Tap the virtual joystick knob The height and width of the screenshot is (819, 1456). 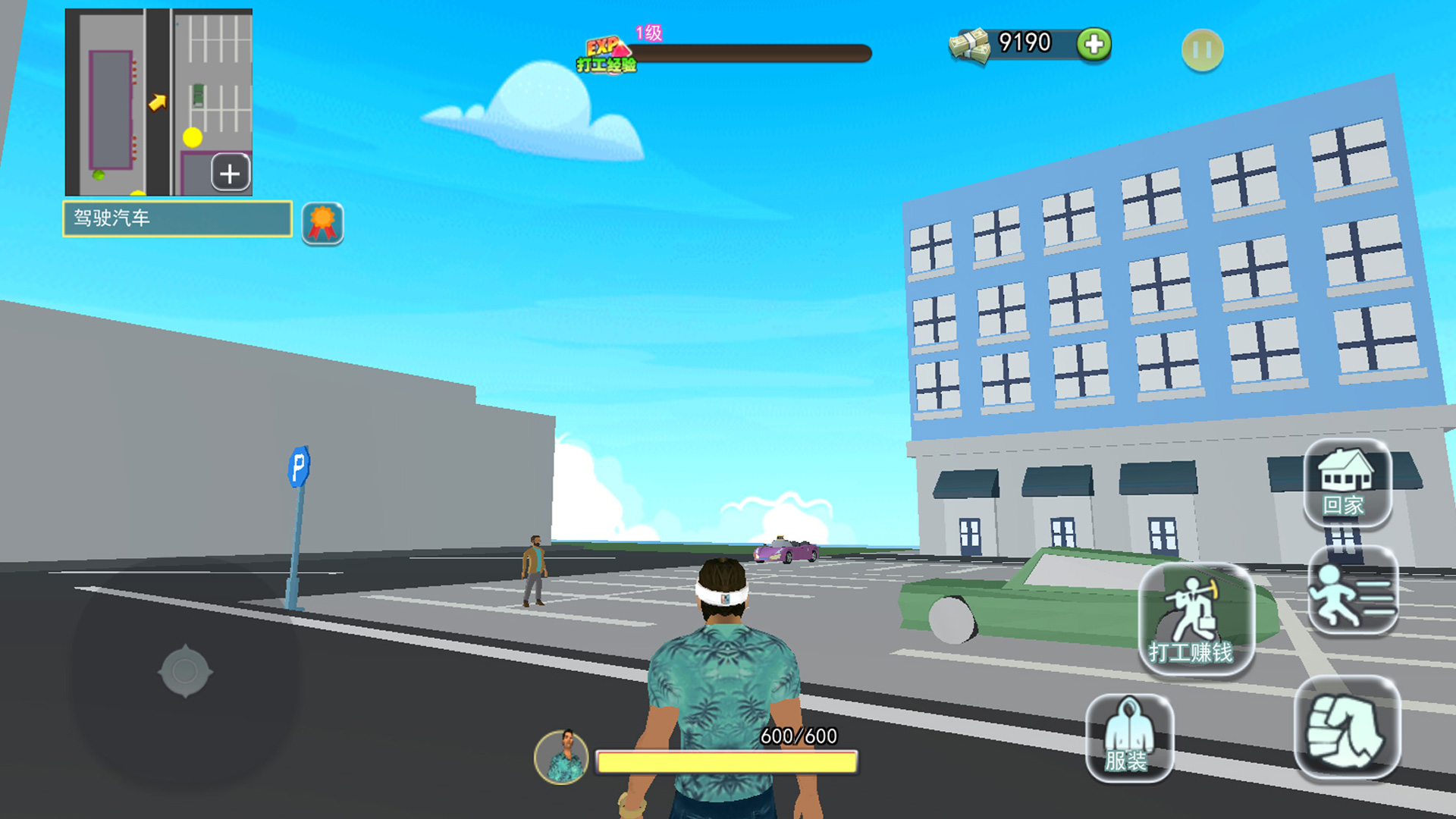(185, 671)
